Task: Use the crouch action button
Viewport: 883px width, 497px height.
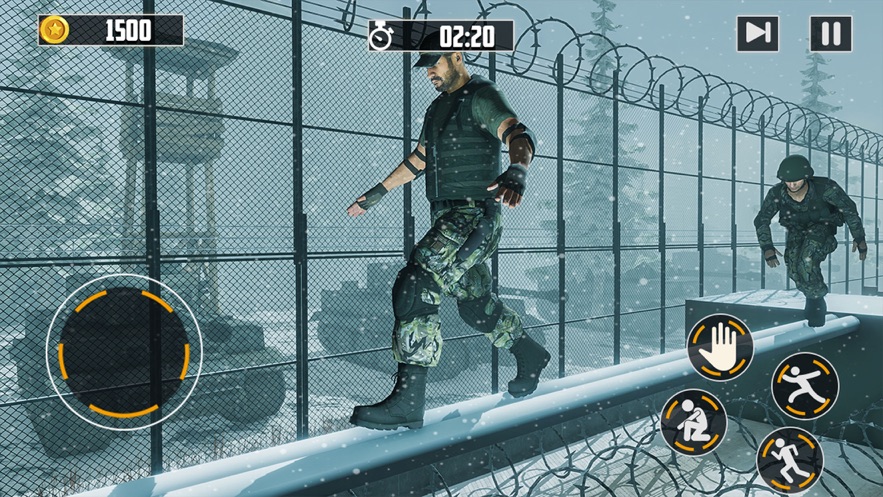Action: point(693,422)
